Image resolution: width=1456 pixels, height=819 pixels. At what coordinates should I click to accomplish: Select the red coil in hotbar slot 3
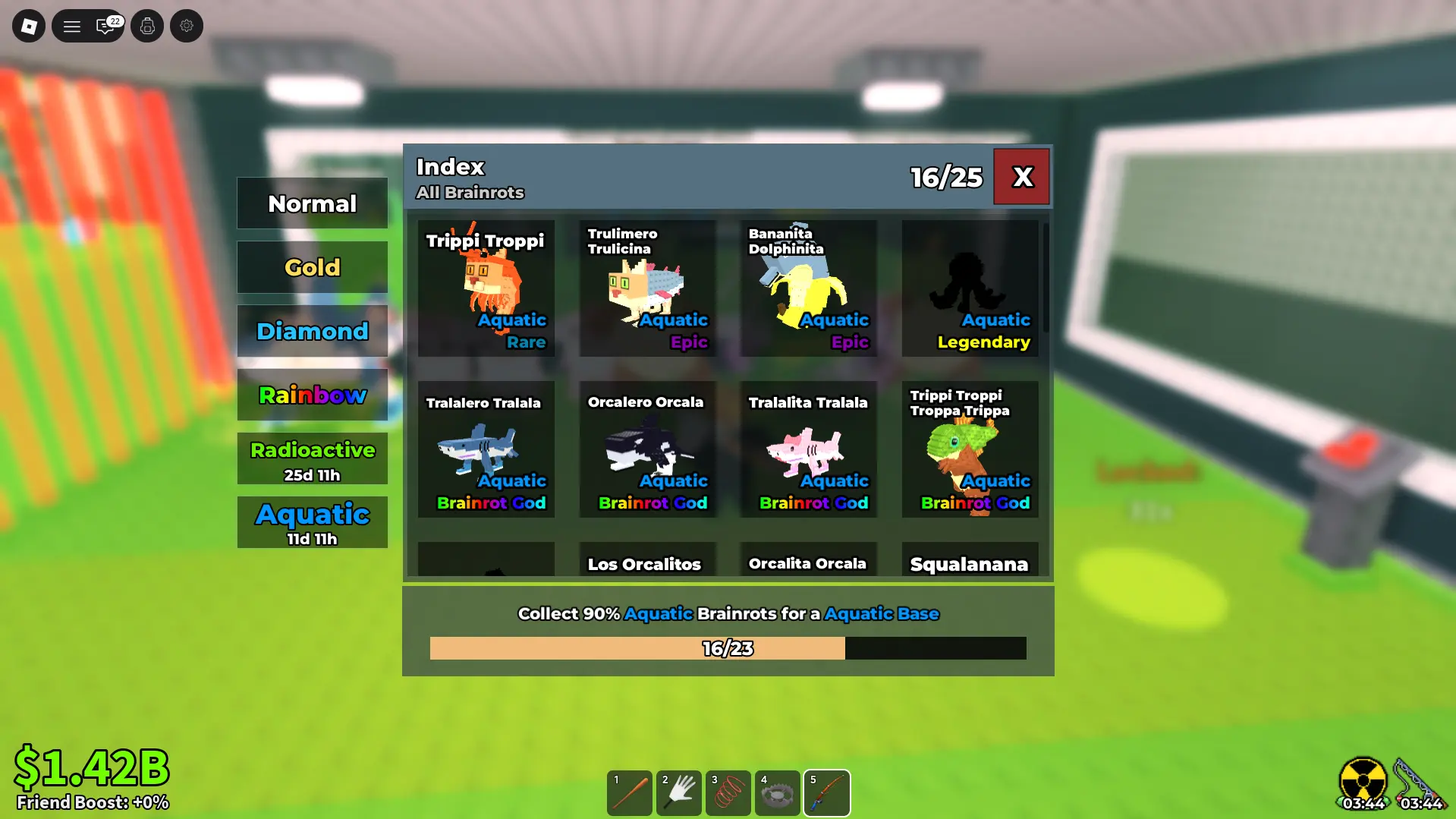click(x=728, y=793)
